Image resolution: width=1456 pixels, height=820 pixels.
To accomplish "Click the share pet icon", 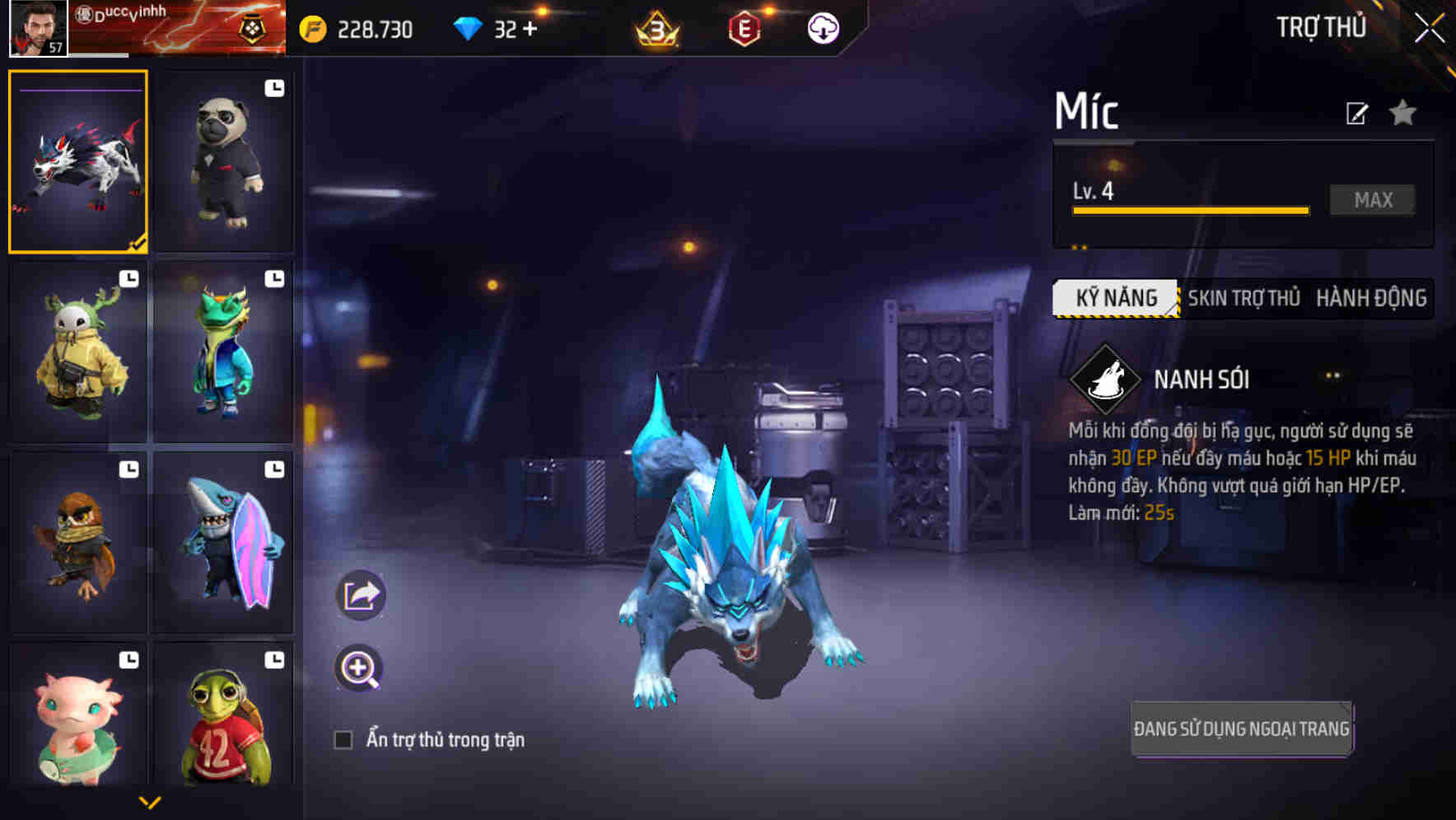I will coord(361,594).
